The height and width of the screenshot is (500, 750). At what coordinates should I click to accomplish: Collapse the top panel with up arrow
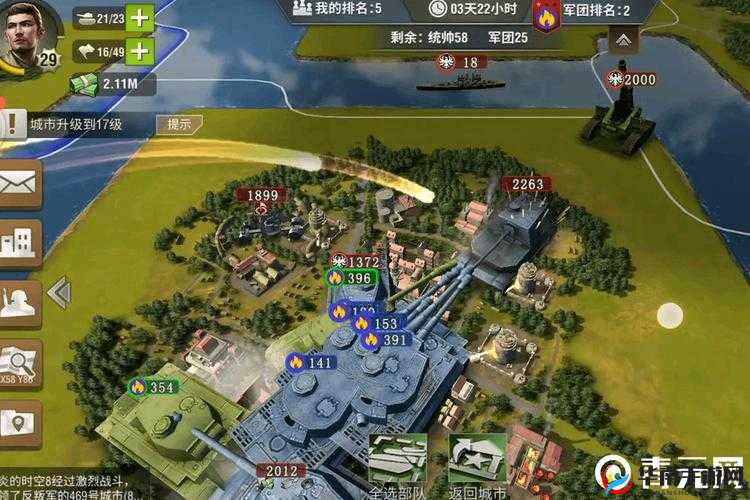623,39
